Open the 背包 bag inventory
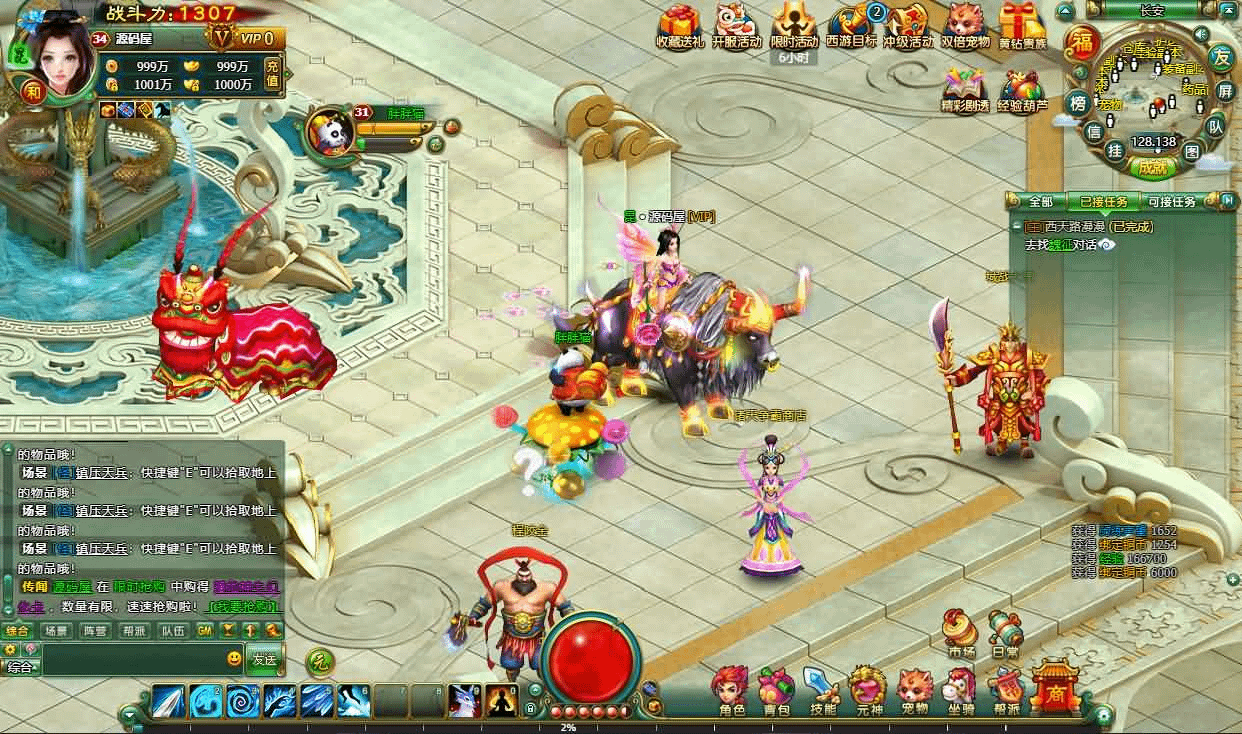 [775, 689]
